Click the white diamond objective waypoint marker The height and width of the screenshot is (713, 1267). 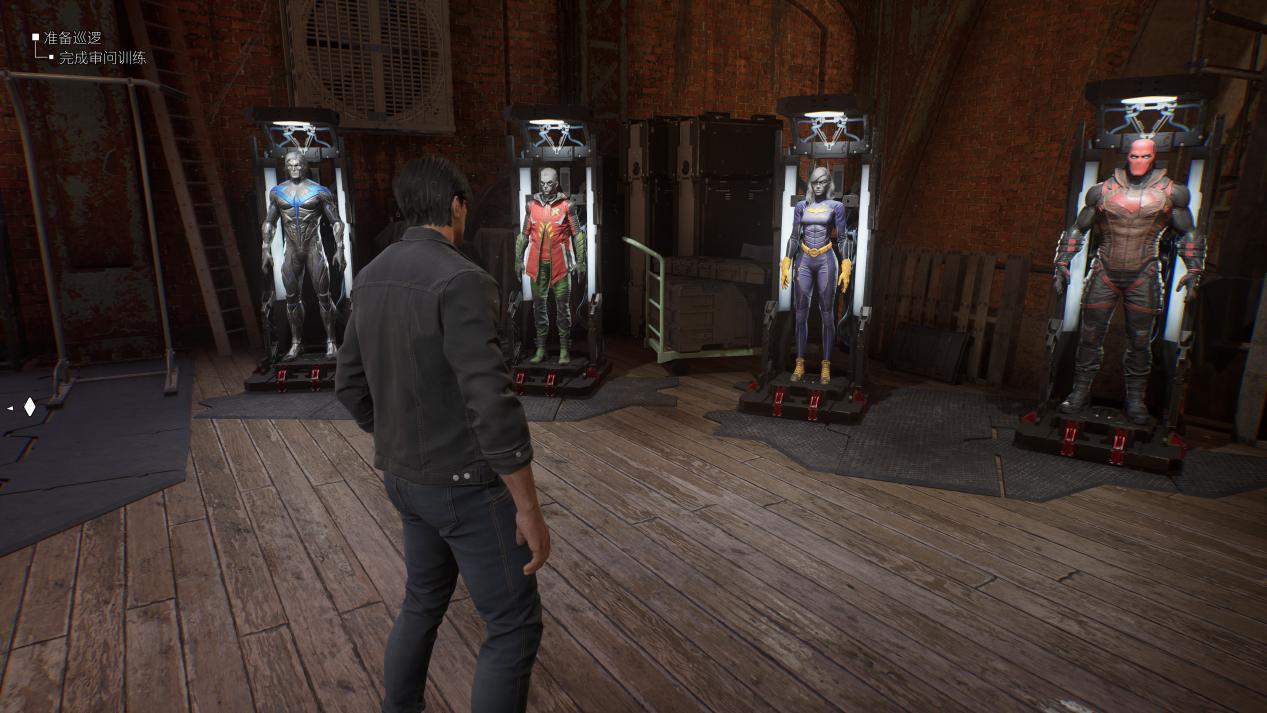pyautogui.click(x=30, y=407)
